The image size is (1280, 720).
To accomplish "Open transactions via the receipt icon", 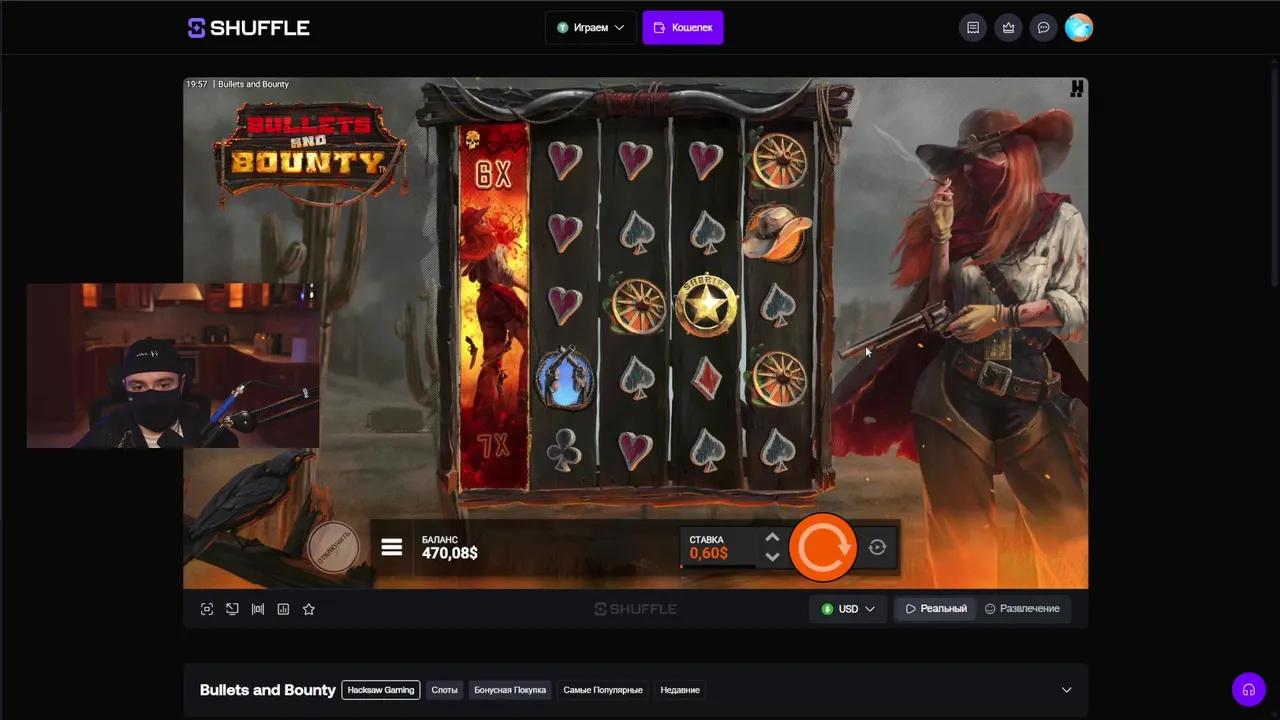I will click(973, 27).
